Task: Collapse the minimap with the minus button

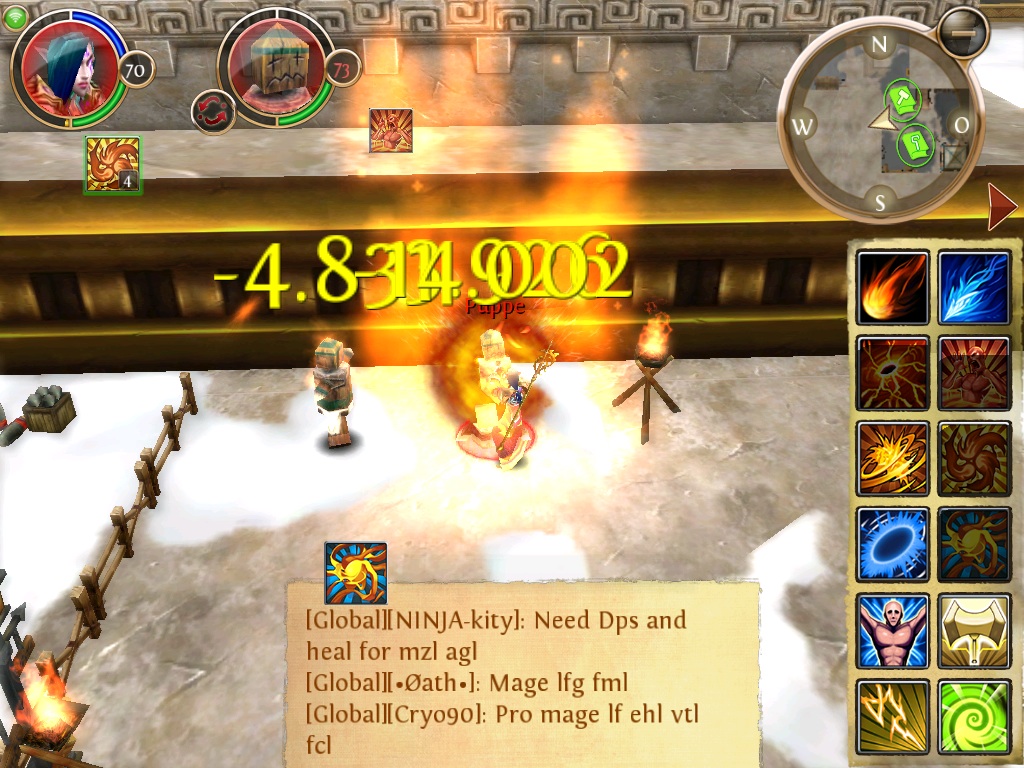Action: coord(963,33)
